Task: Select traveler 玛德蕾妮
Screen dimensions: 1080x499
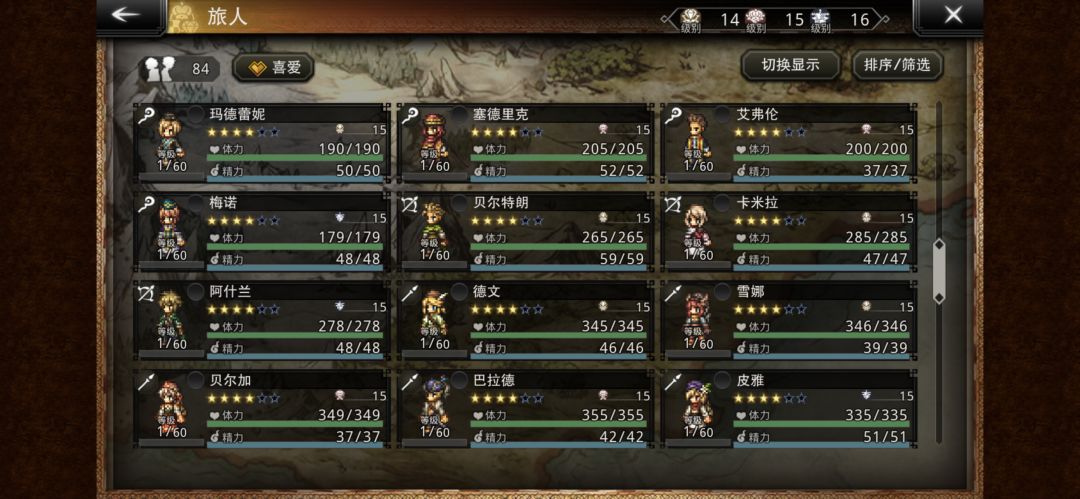Action: pyautogui.click(x=262, y=143)
